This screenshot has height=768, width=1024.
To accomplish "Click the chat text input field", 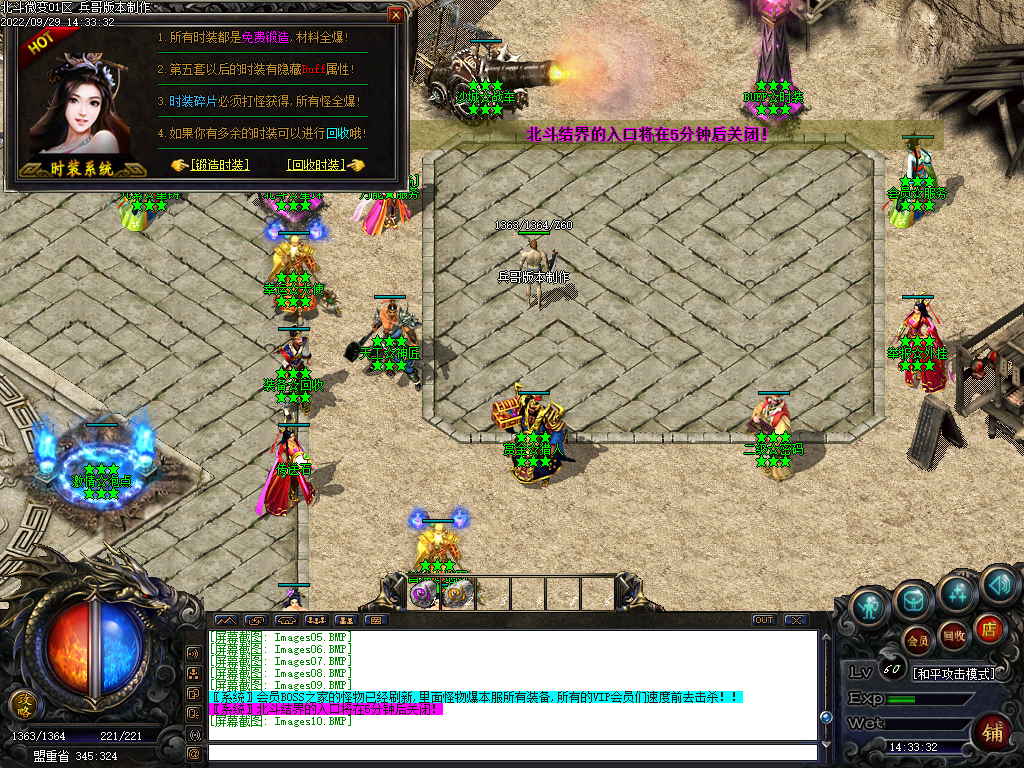I will pos(510,753).
